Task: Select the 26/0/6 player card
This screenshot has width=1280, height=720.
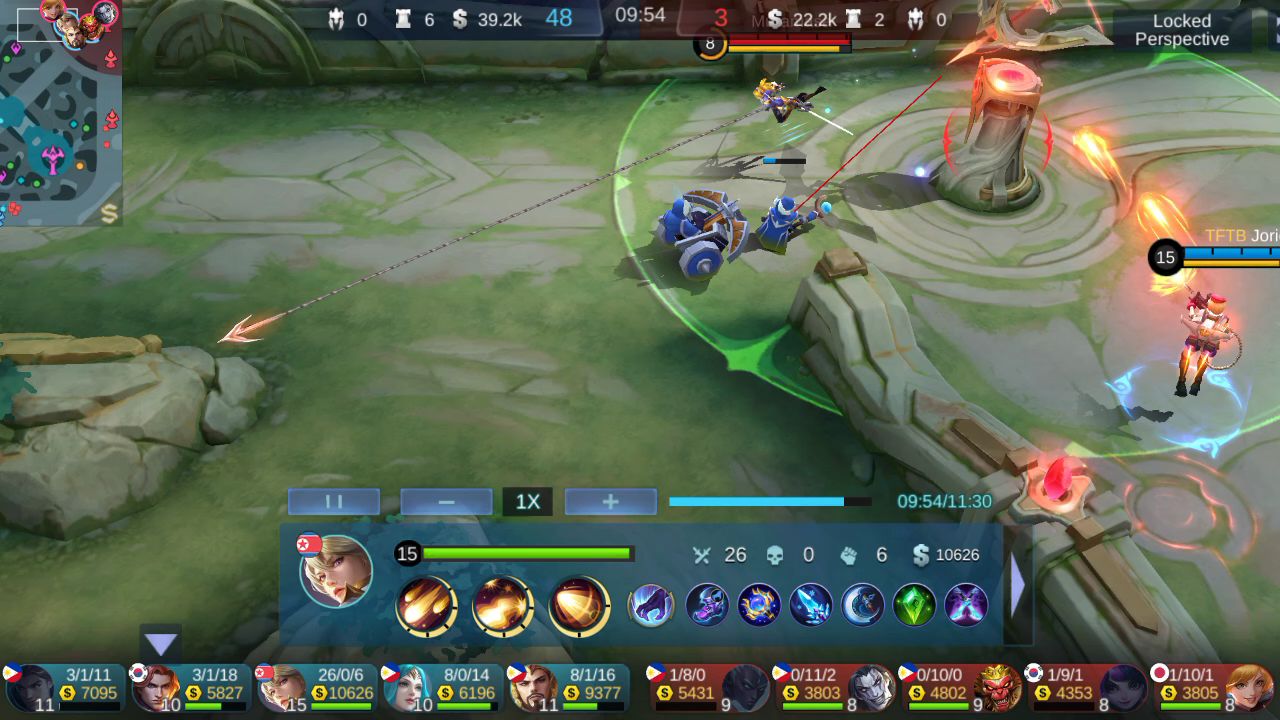Action: [x=316, y=687]
